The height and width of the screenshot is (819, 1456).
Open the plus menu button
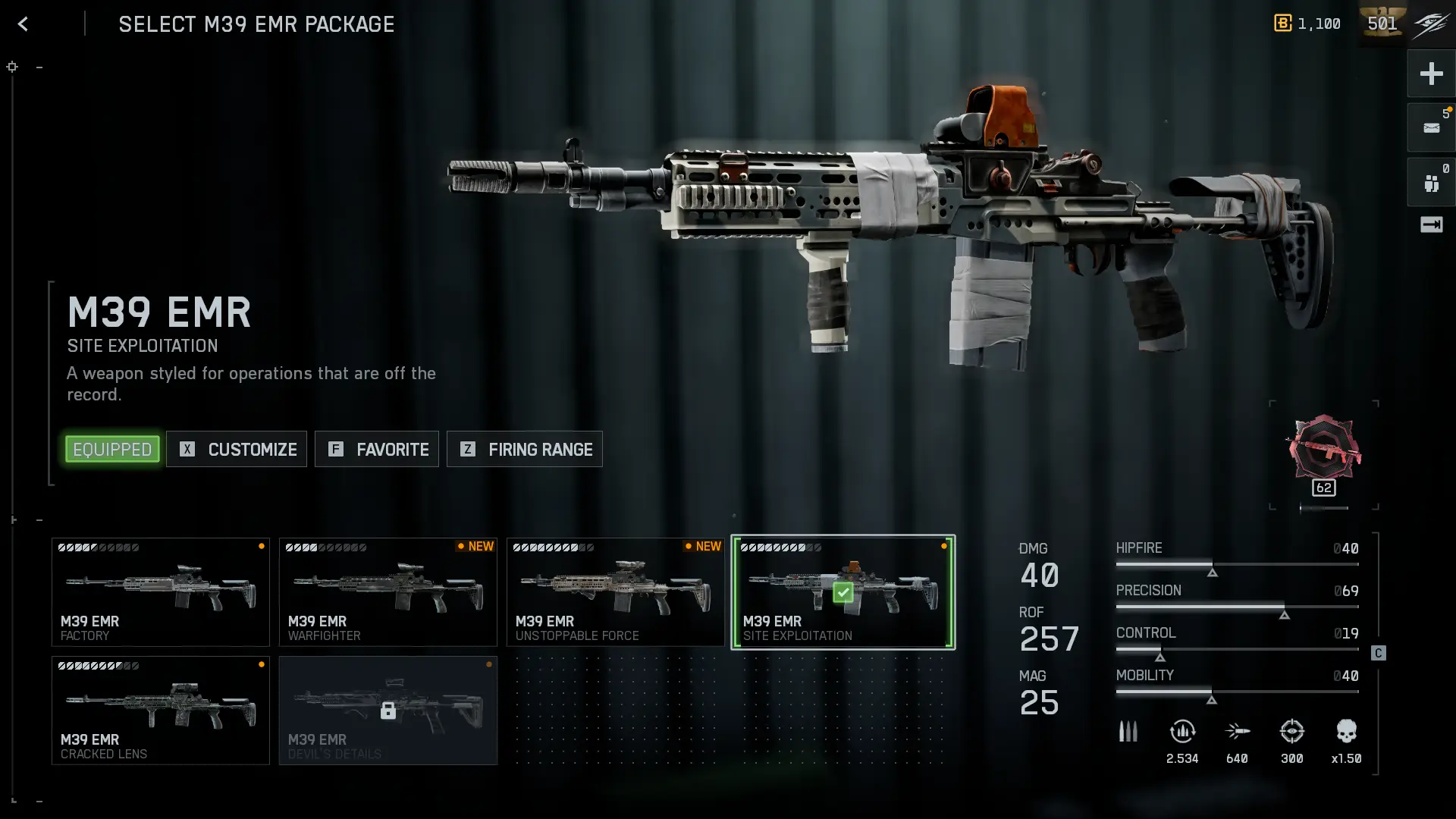(1431, 74)
